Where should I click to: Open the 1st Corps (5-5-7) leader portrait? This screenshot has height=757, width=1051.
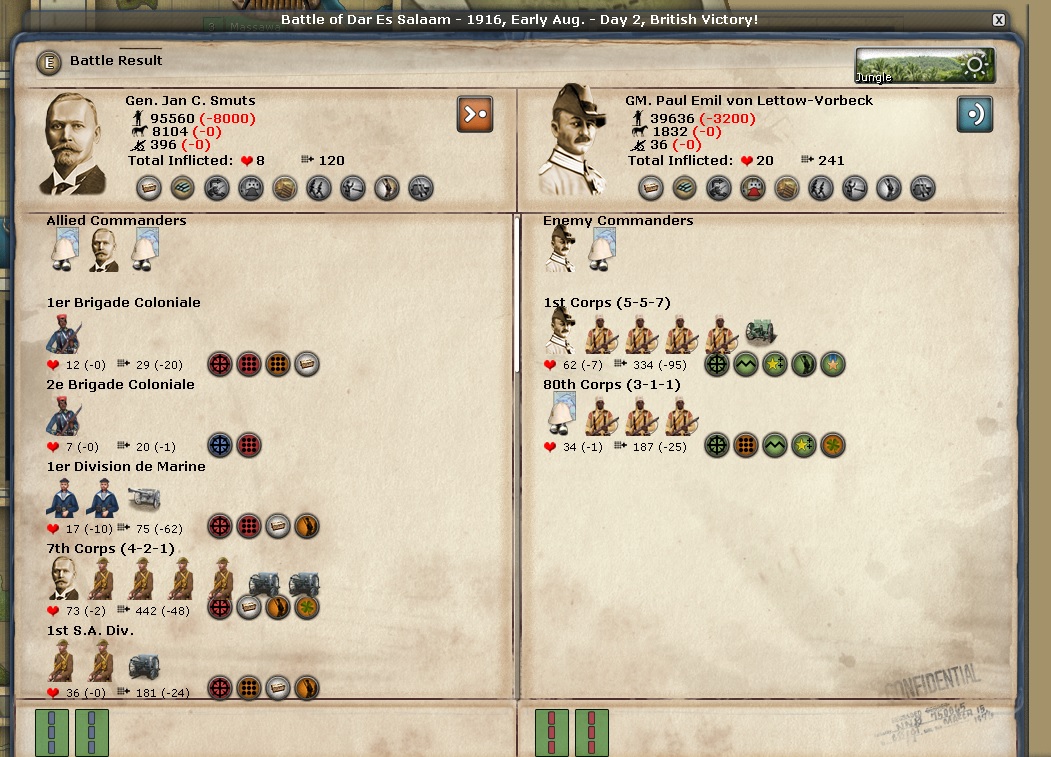pyautogui.click(x=562, y=332)
